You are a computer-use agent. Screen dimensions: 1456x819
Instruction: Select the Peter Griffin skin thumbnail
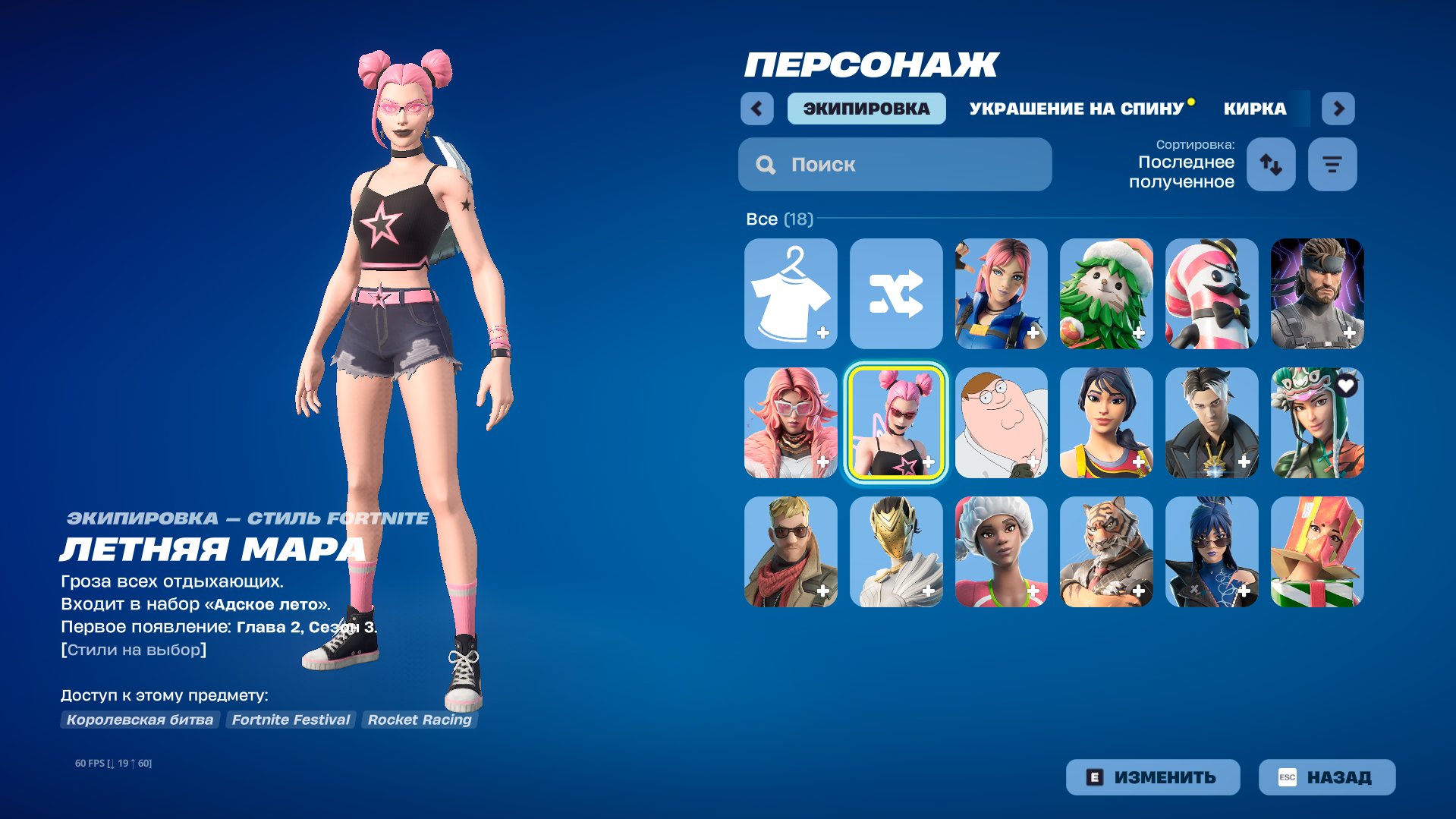tap(1001, 424)
